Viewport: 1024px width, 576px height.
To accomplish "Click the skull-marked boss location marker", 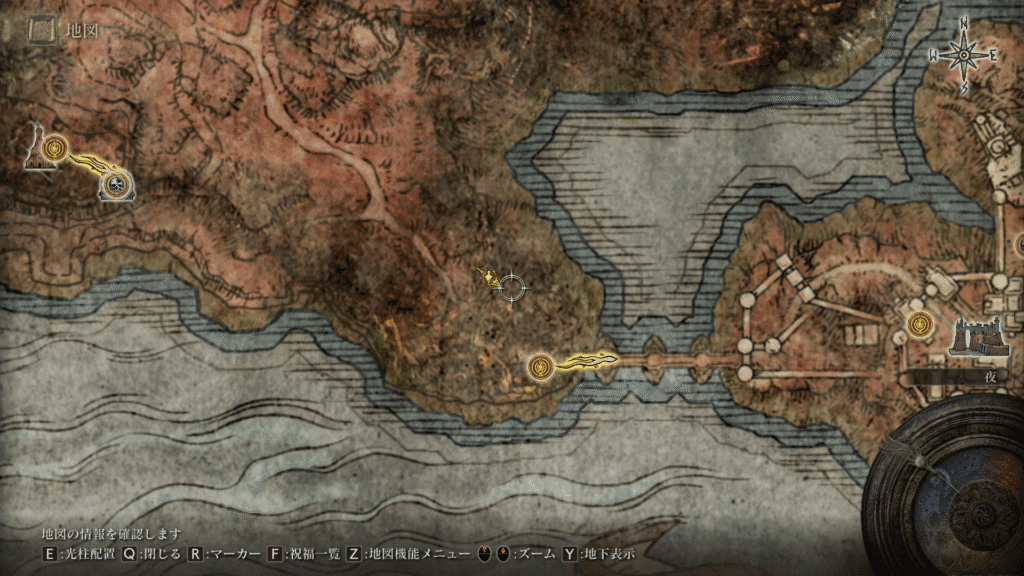I will [118, 184].
